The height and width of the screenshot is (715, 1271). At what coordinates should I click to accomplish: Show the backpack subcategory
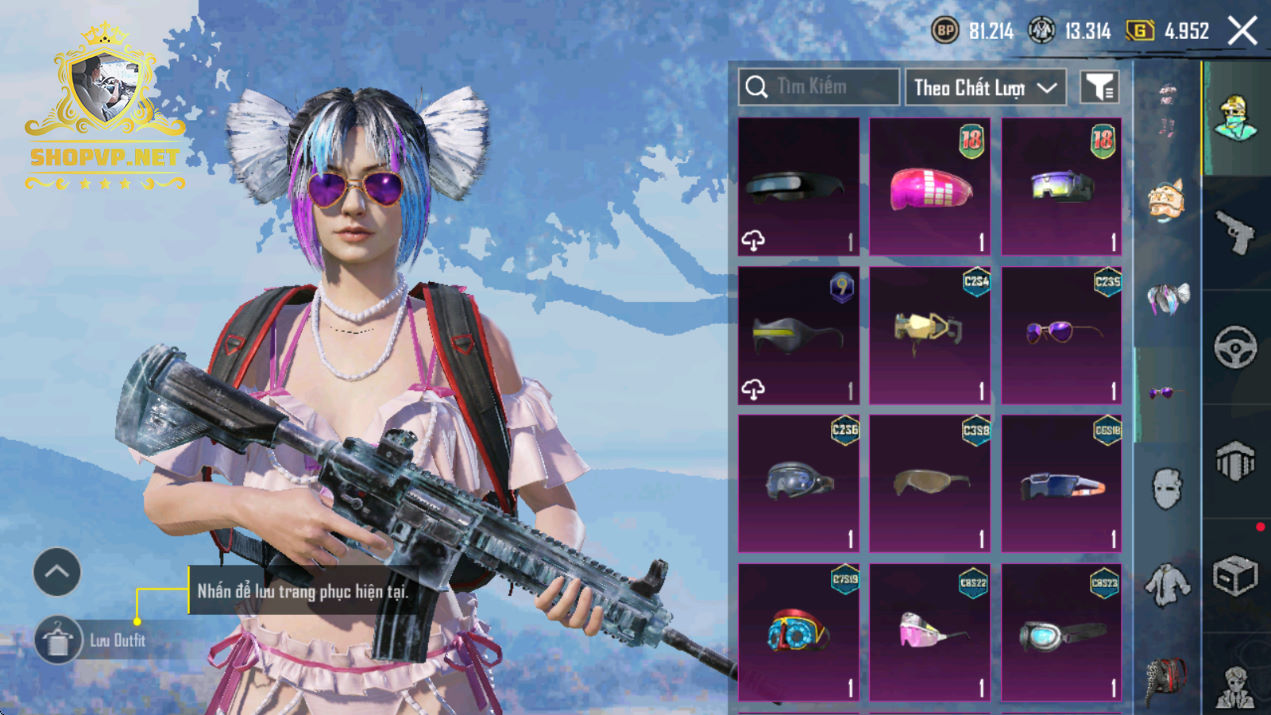tap(1167, 677)
